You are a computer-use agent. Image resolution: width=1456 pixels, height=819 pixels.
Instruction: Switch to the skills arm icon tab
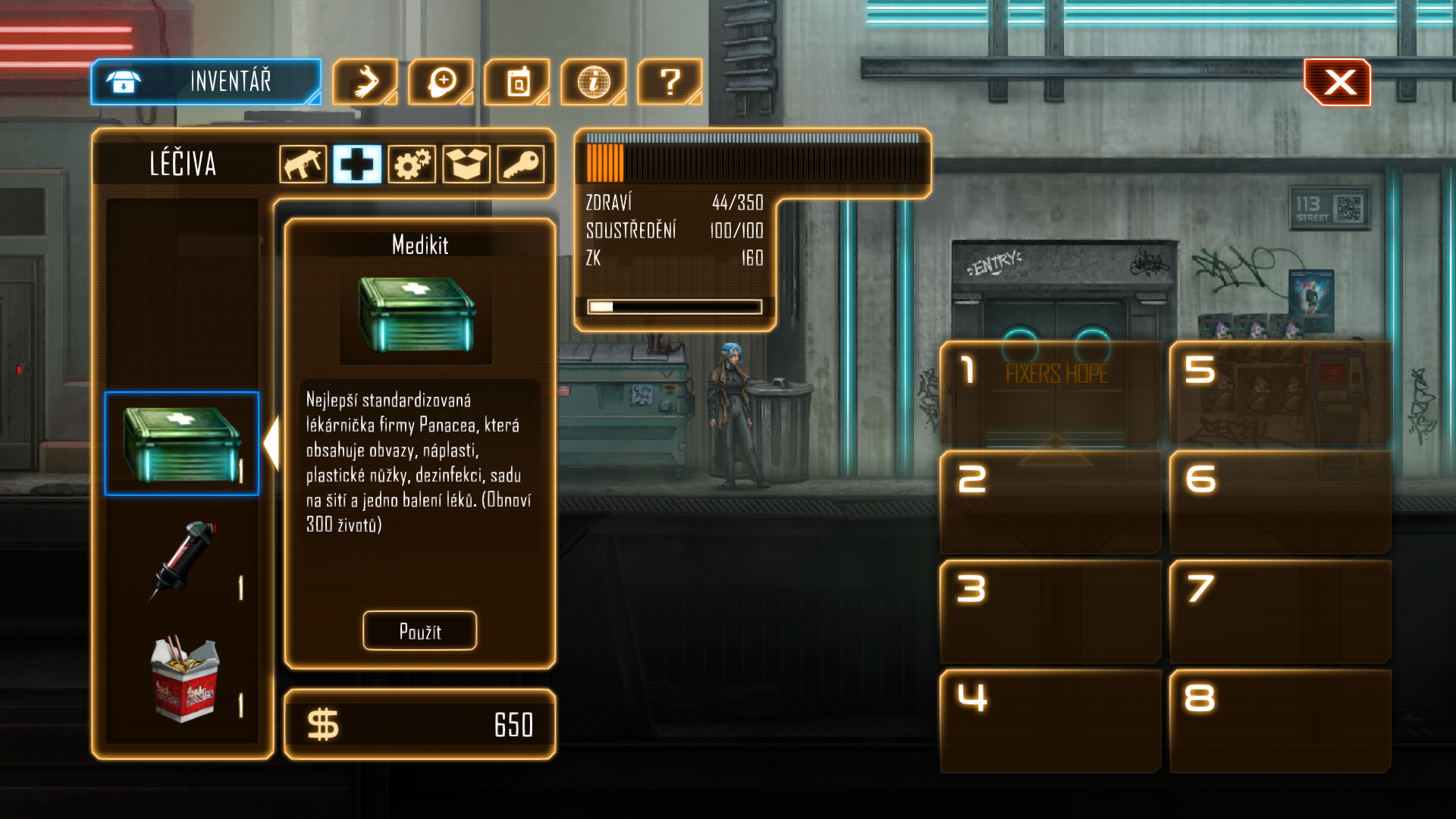(x=365, y=82)
